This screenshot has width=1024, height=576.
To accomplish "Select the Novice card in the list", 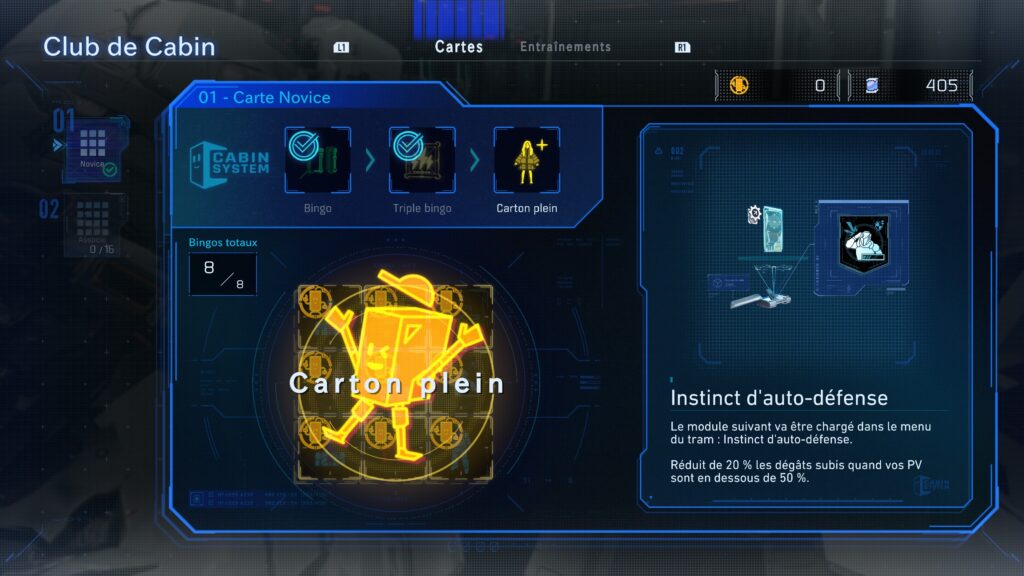I will point(93,151).
